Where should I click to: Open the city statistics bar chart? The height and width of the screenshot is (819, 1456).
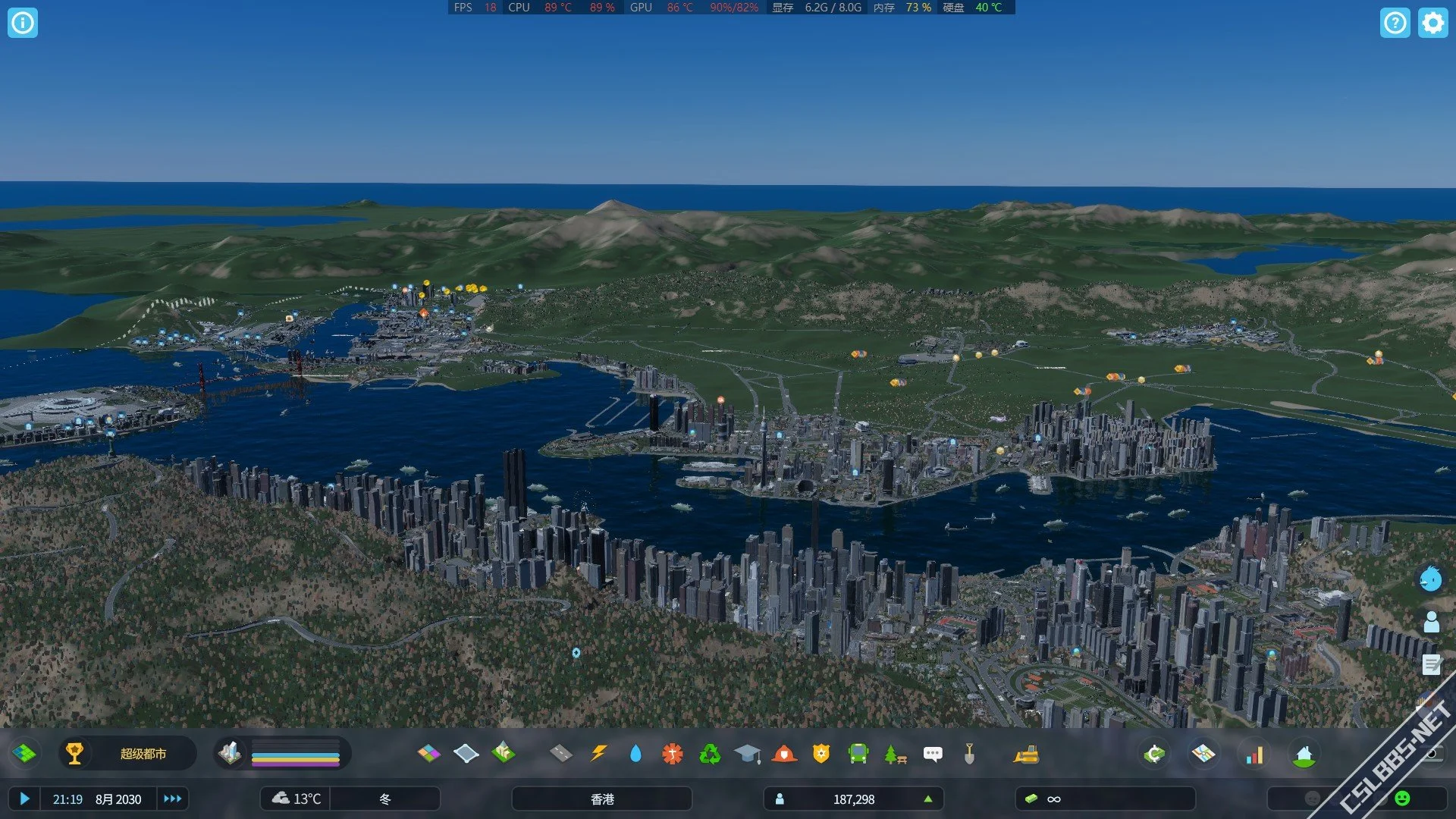(x=1254, y=755)
